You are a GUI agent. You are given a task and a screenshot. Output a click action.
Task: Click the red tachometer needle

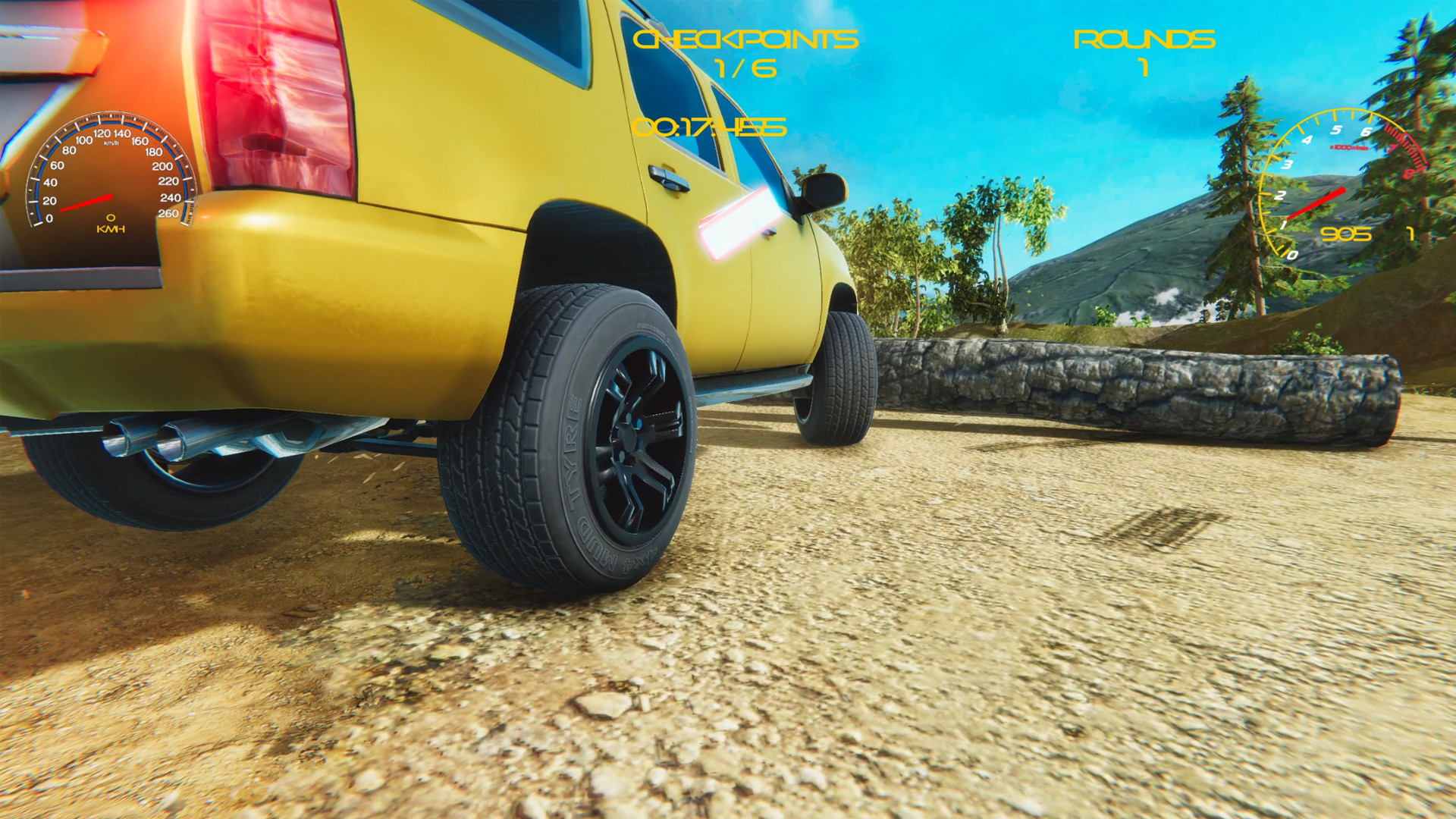coord(1317,202)
